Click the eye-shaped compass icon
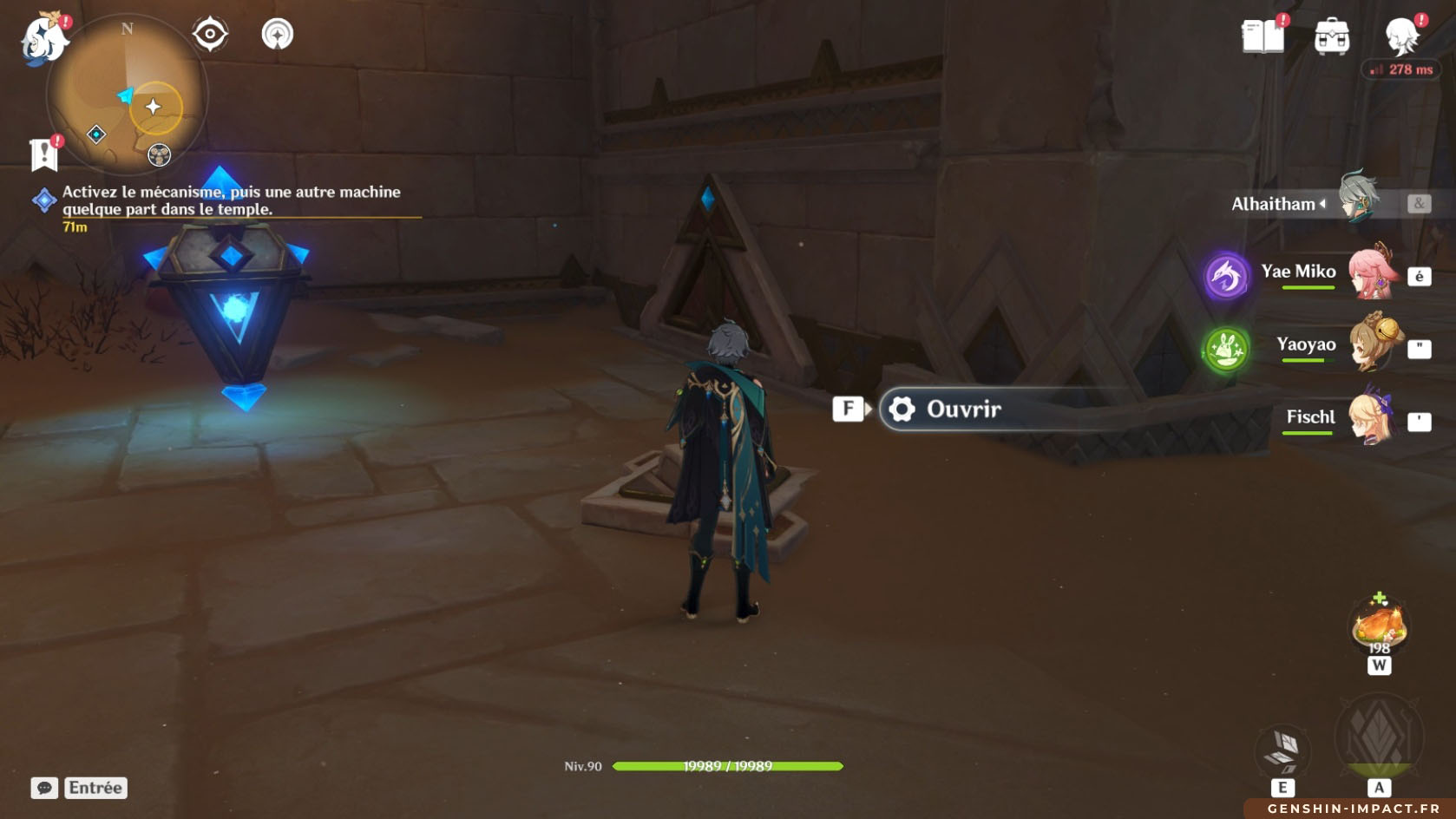Viewport: 1456px width, 819px height. [210, 35]
